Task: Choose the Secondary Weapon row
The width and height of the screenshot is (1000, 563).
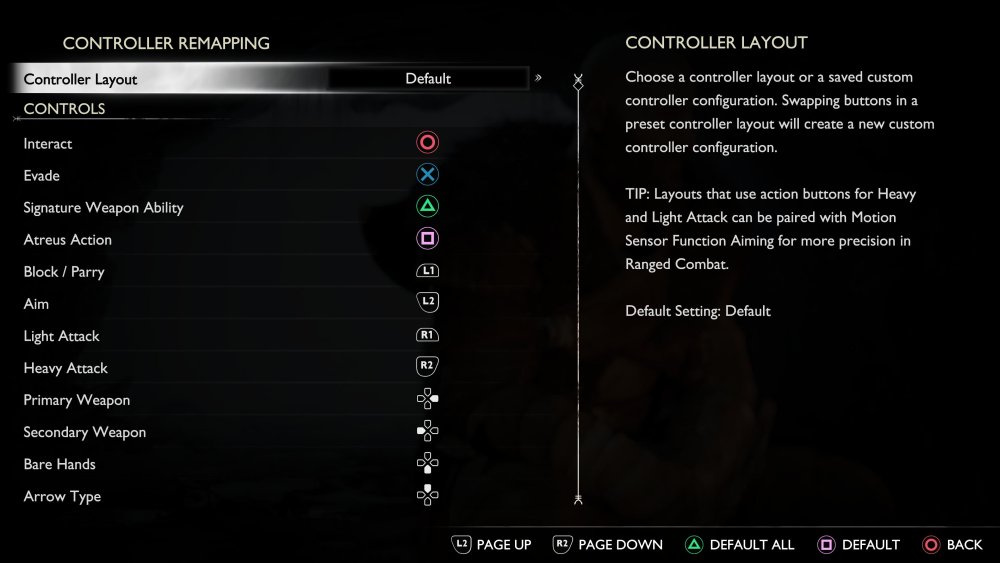Action: [230, 432]
